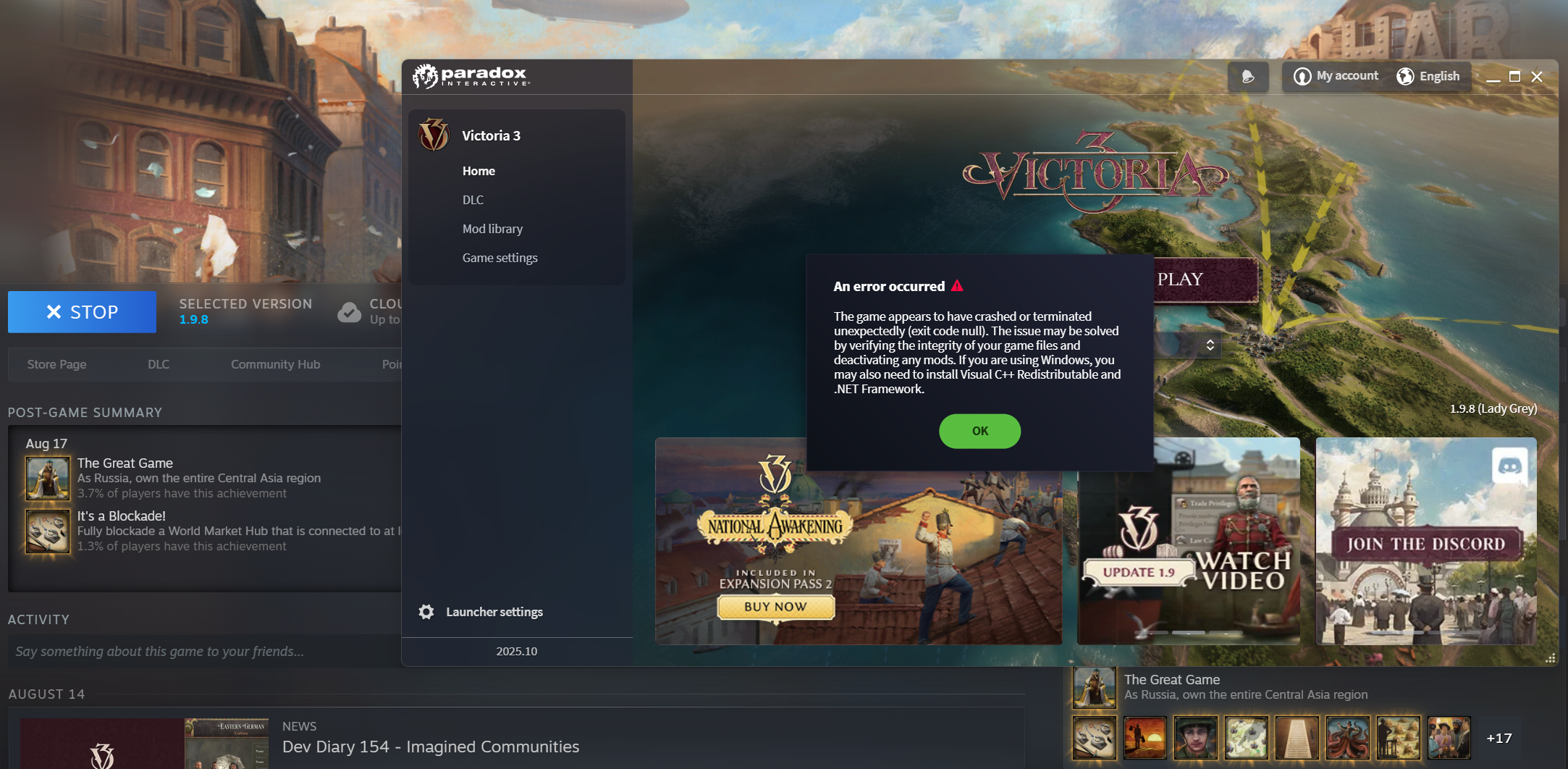Click the notification bell icon

click(1247, 76)
